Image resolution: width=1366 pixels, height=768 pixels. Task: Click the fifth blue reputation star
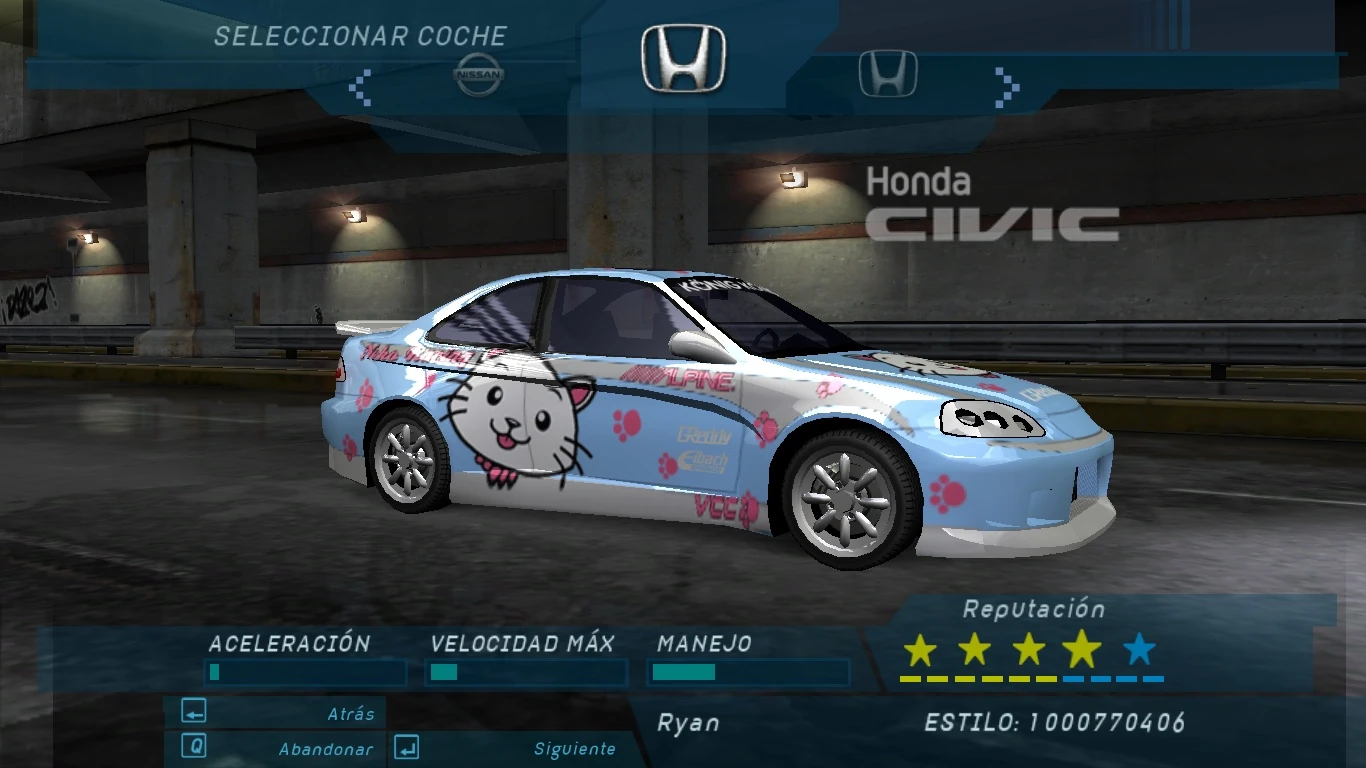coord(1136,650)
